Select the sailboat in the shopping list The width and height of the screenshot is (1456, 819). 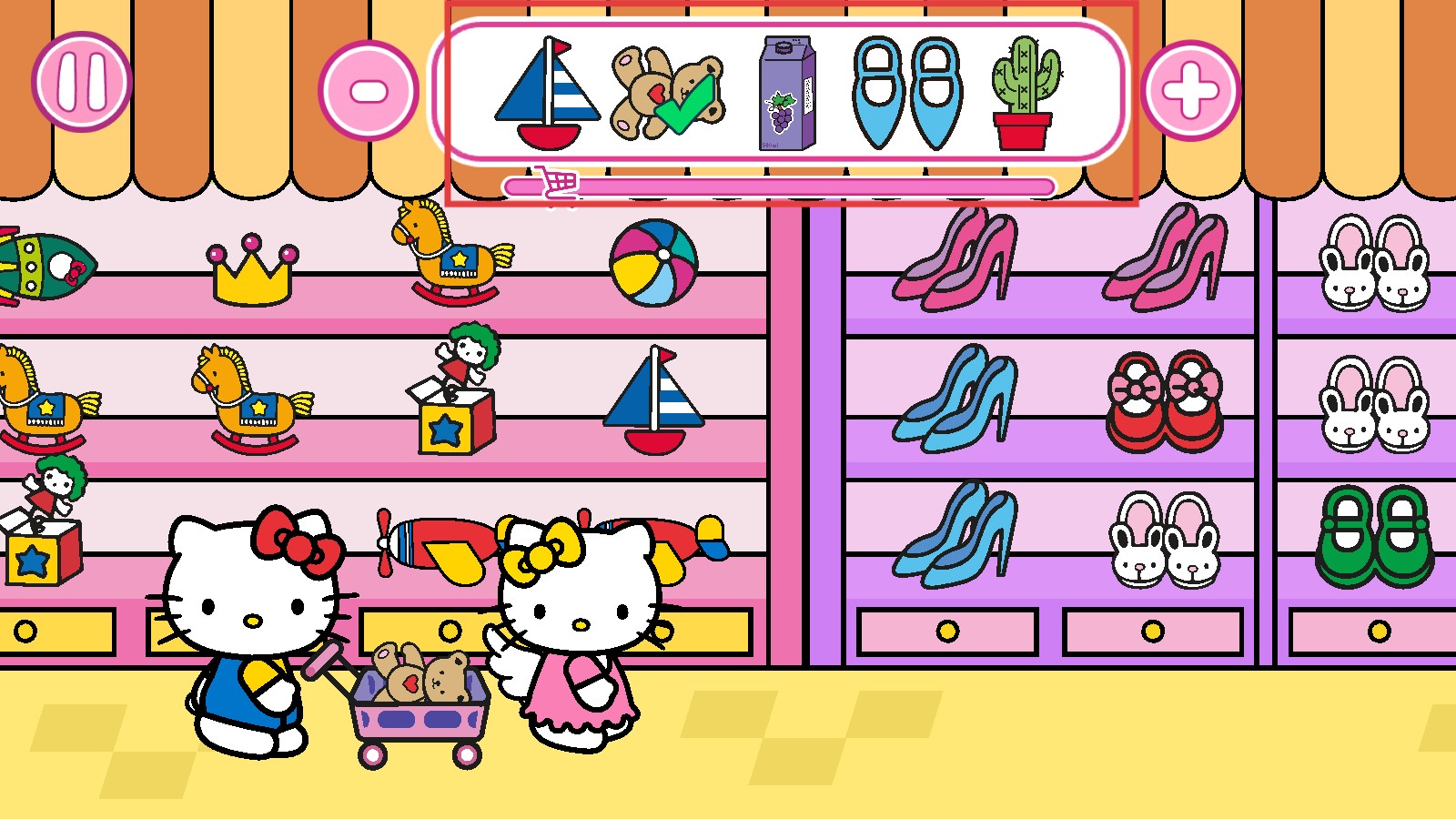[x=548, y=94]
